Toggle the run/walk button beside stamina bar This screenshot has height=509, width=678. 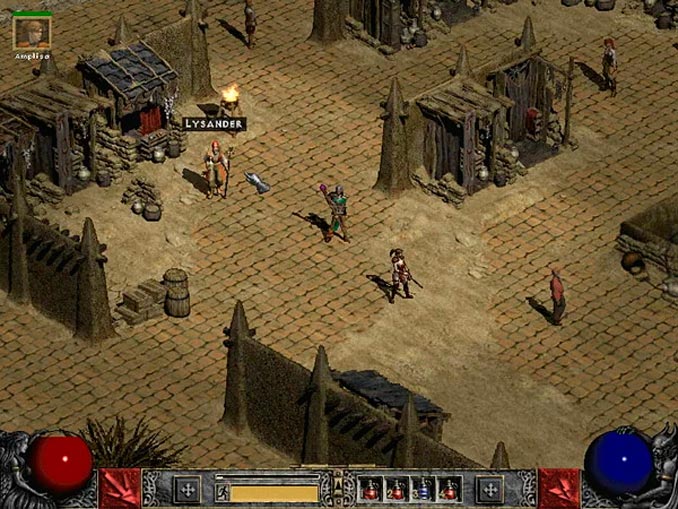point(222,492)
